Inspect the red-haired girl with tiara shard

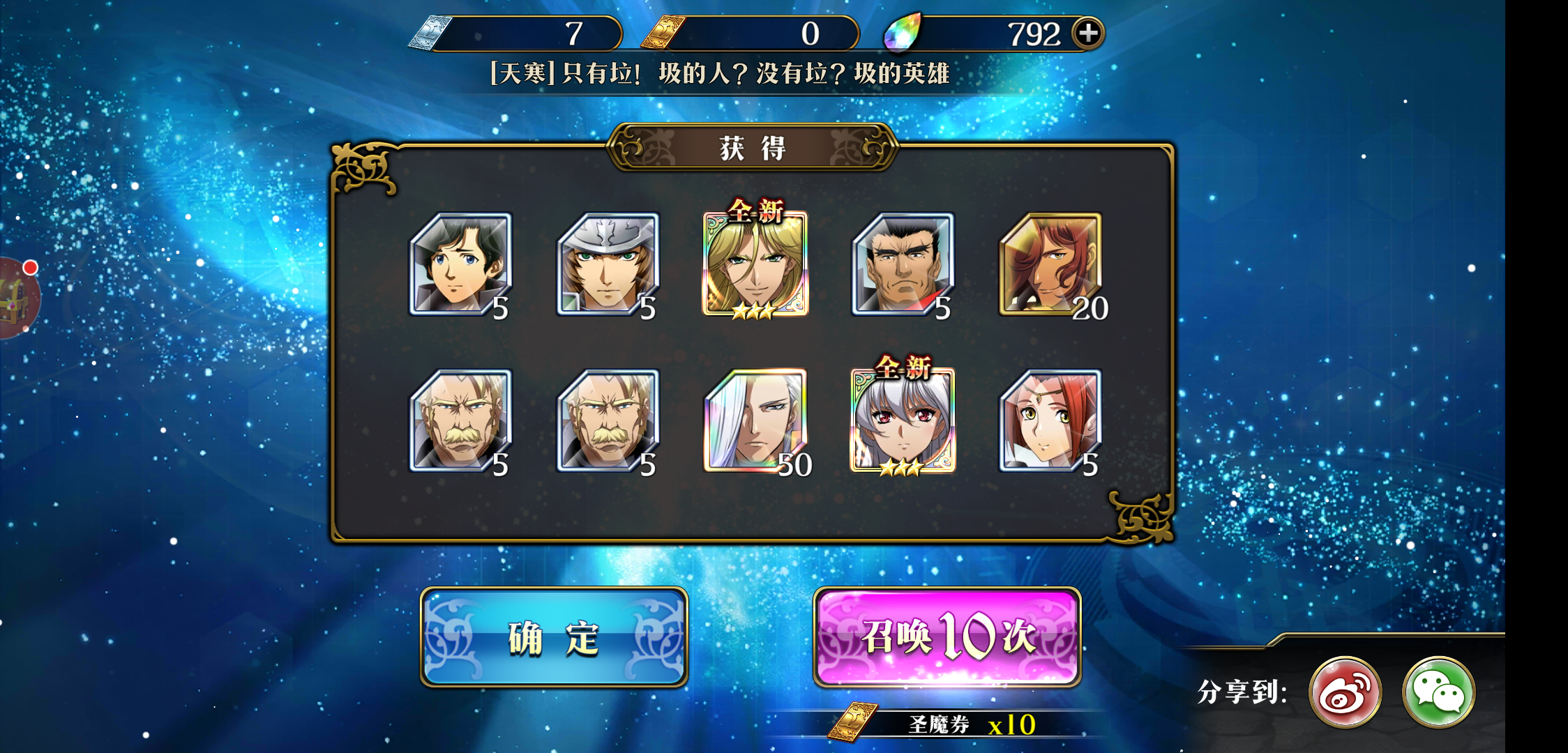pos(1050,421)
